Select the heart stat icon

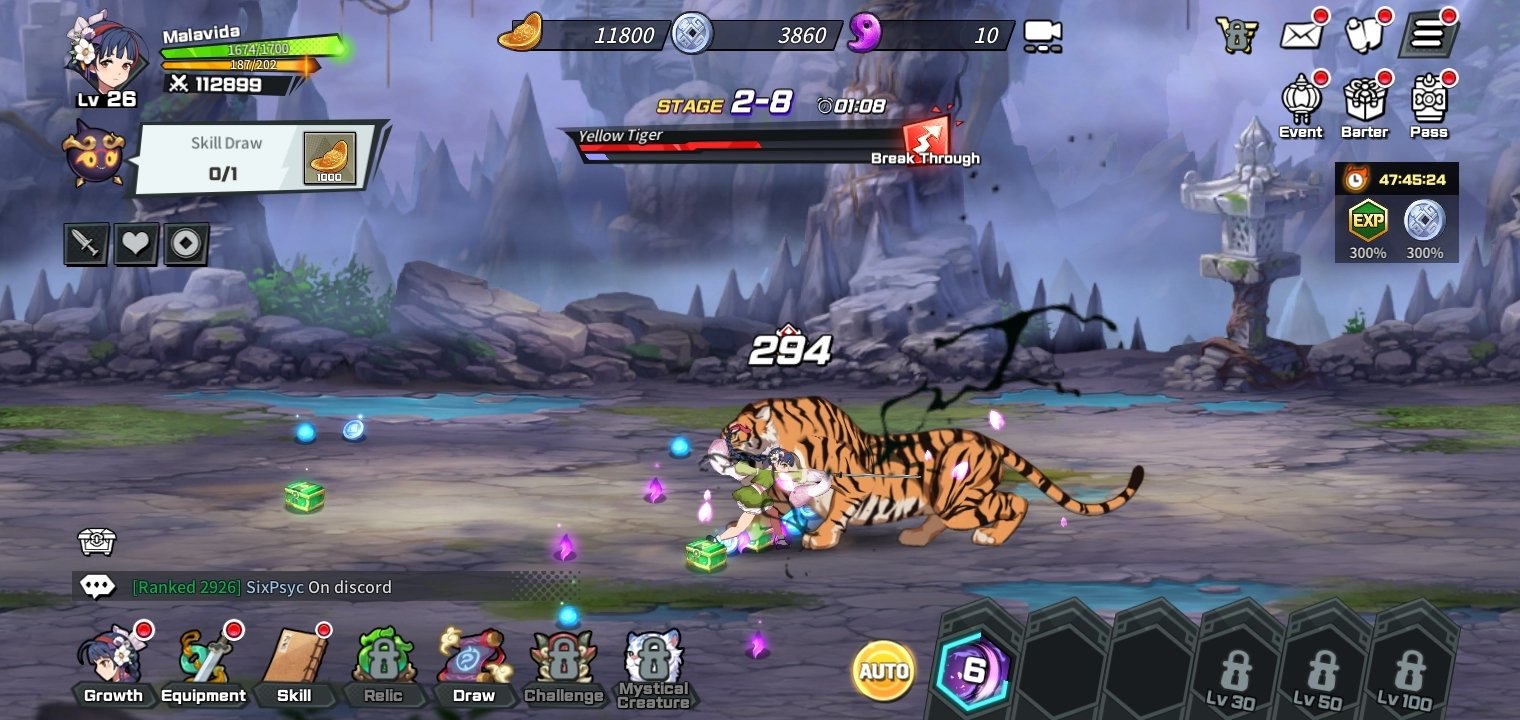(x=136, y=244)
